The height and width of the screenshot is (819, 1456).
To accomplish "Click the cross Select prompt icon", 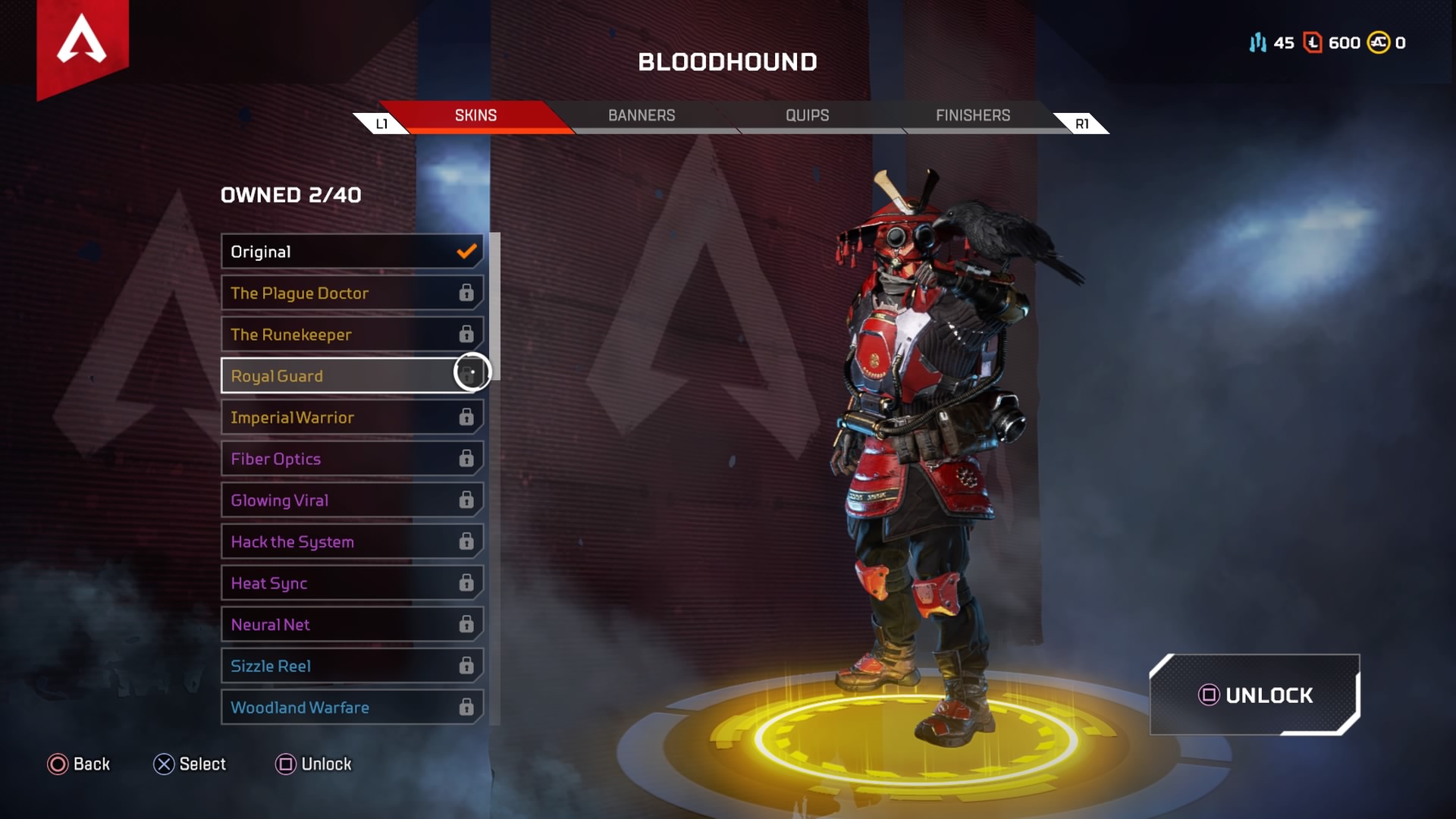I will tap(164, 764).
